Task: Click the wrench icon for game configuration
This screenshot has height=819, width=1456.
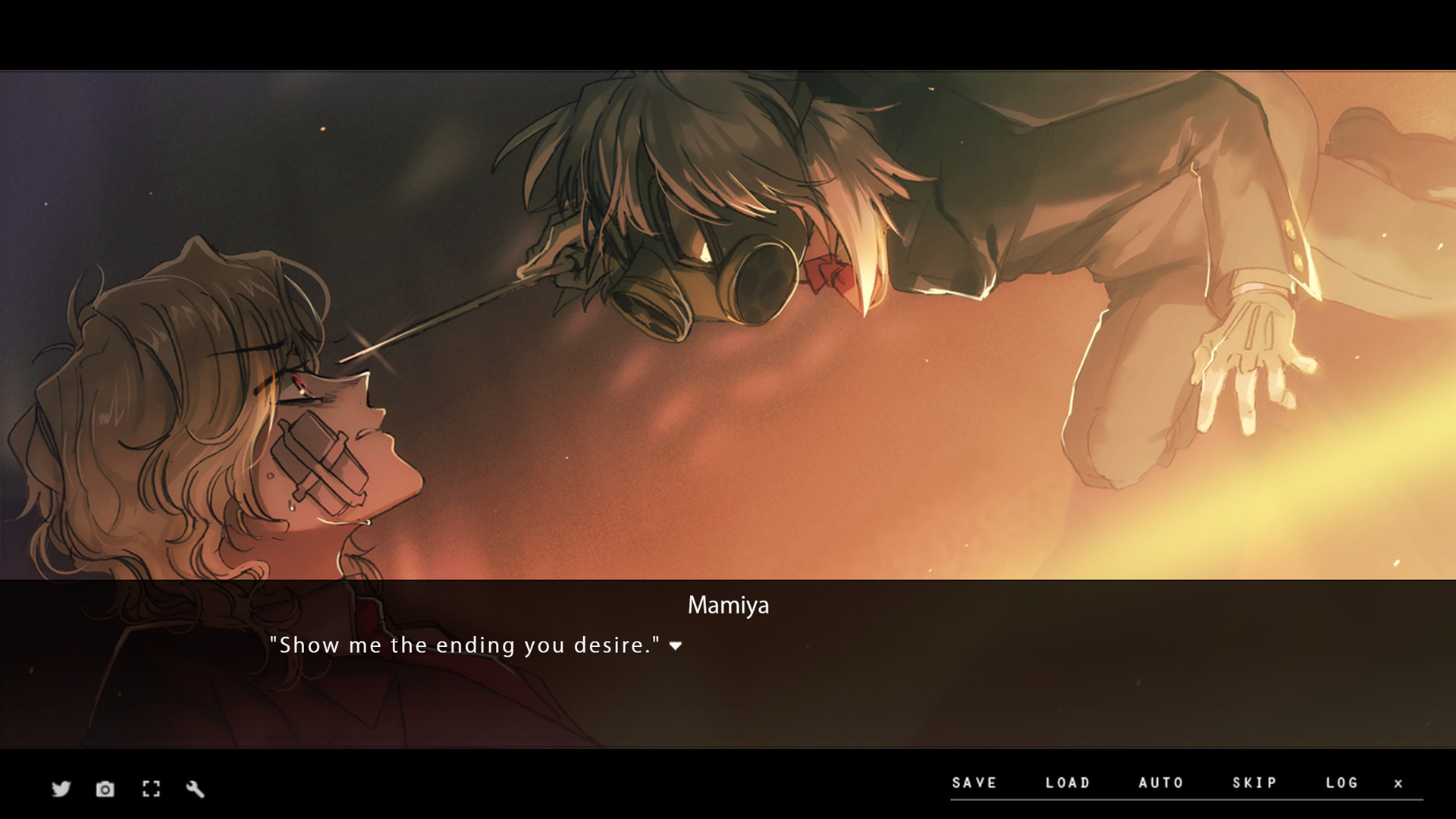Action: coord(195,789)
